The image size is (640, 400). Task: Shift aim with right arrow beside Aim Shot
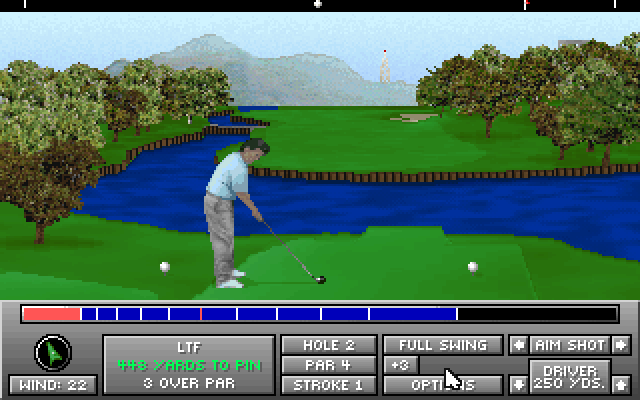click(x=622, y=345)
